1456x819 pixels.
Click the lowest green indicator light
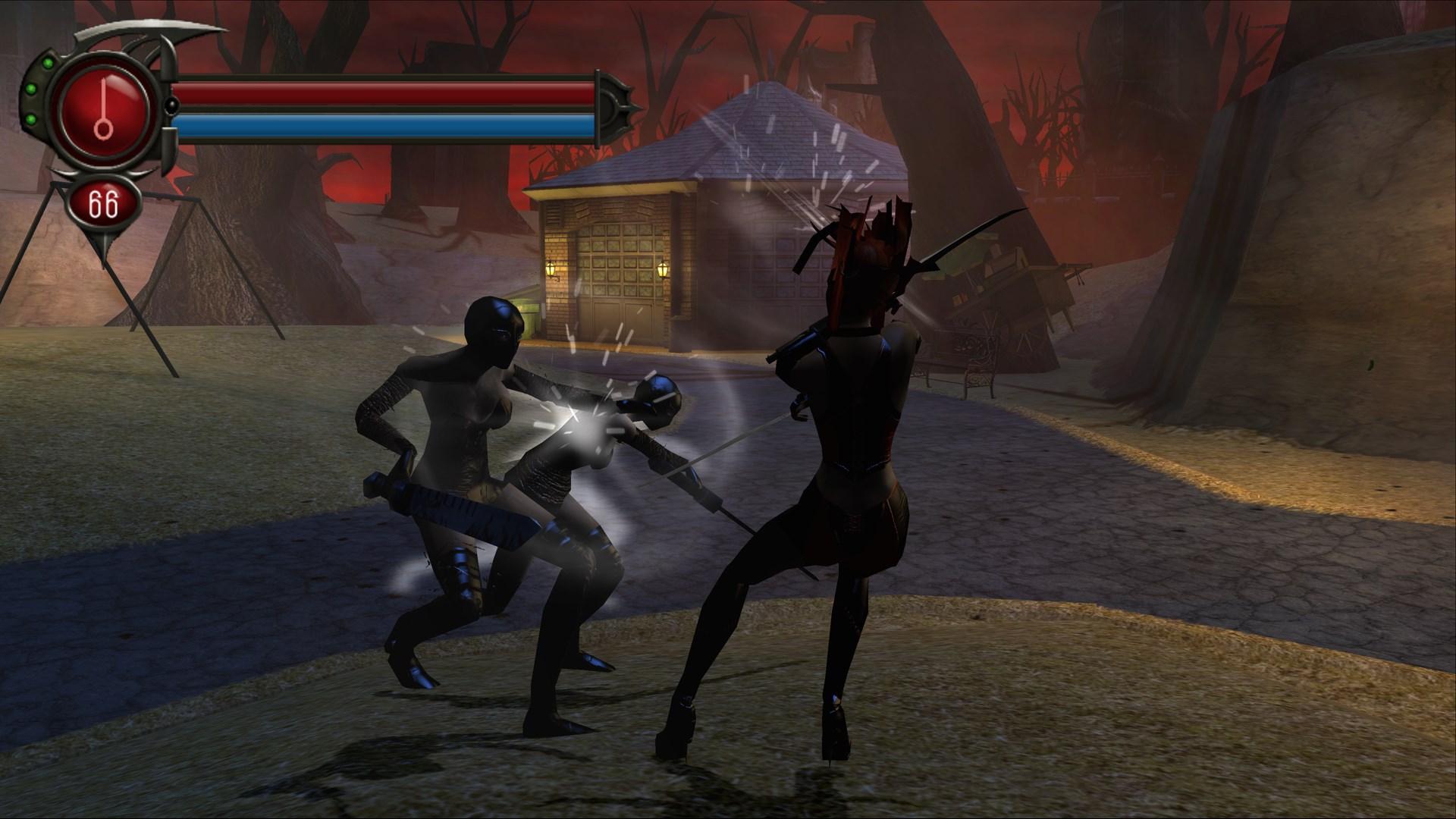(x=31, y=118)
